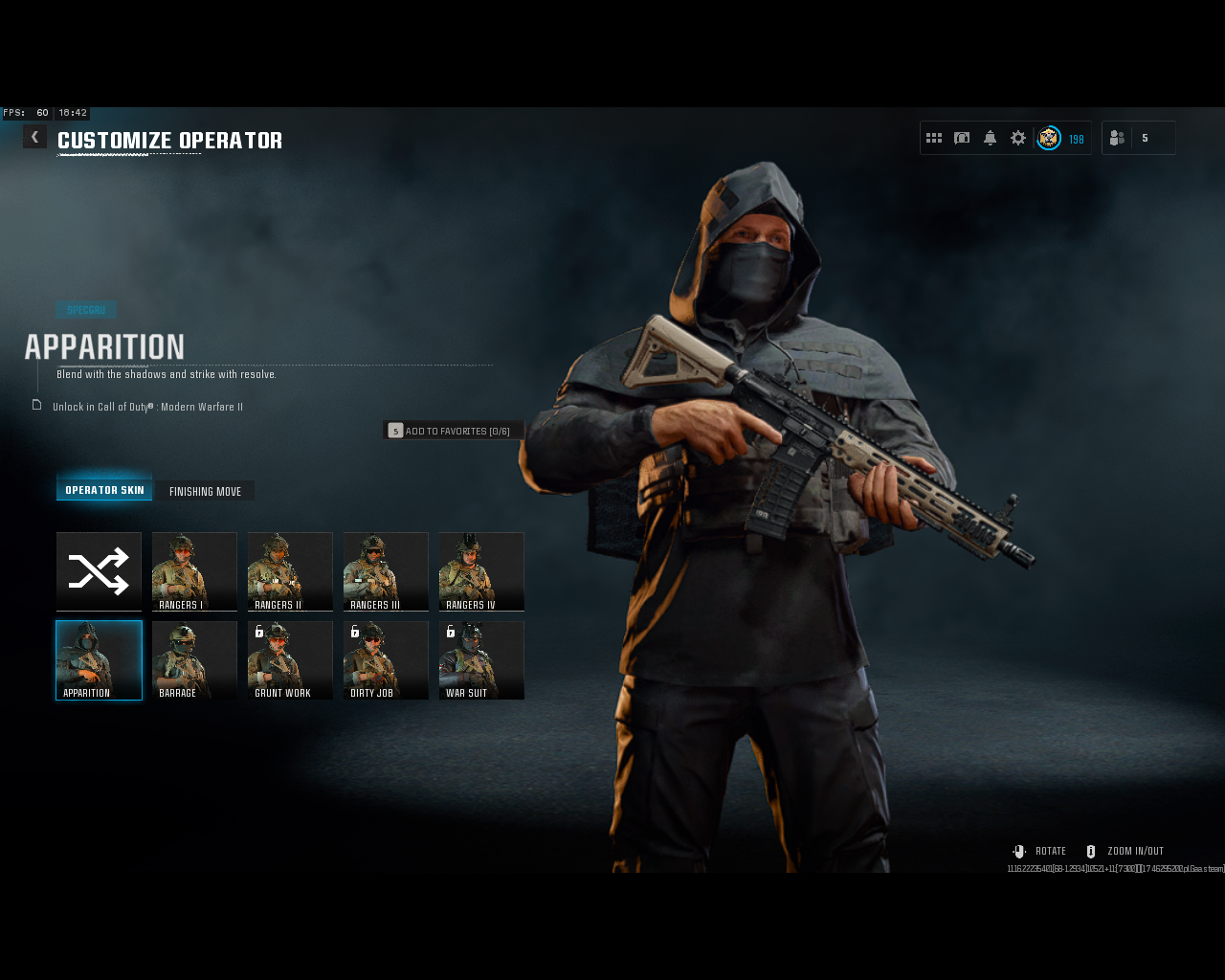Image resolution: width=1225 pixels, height=980 pixels.
Task: Click the Modern Warfare II unlock link
Action: point(147,406)
